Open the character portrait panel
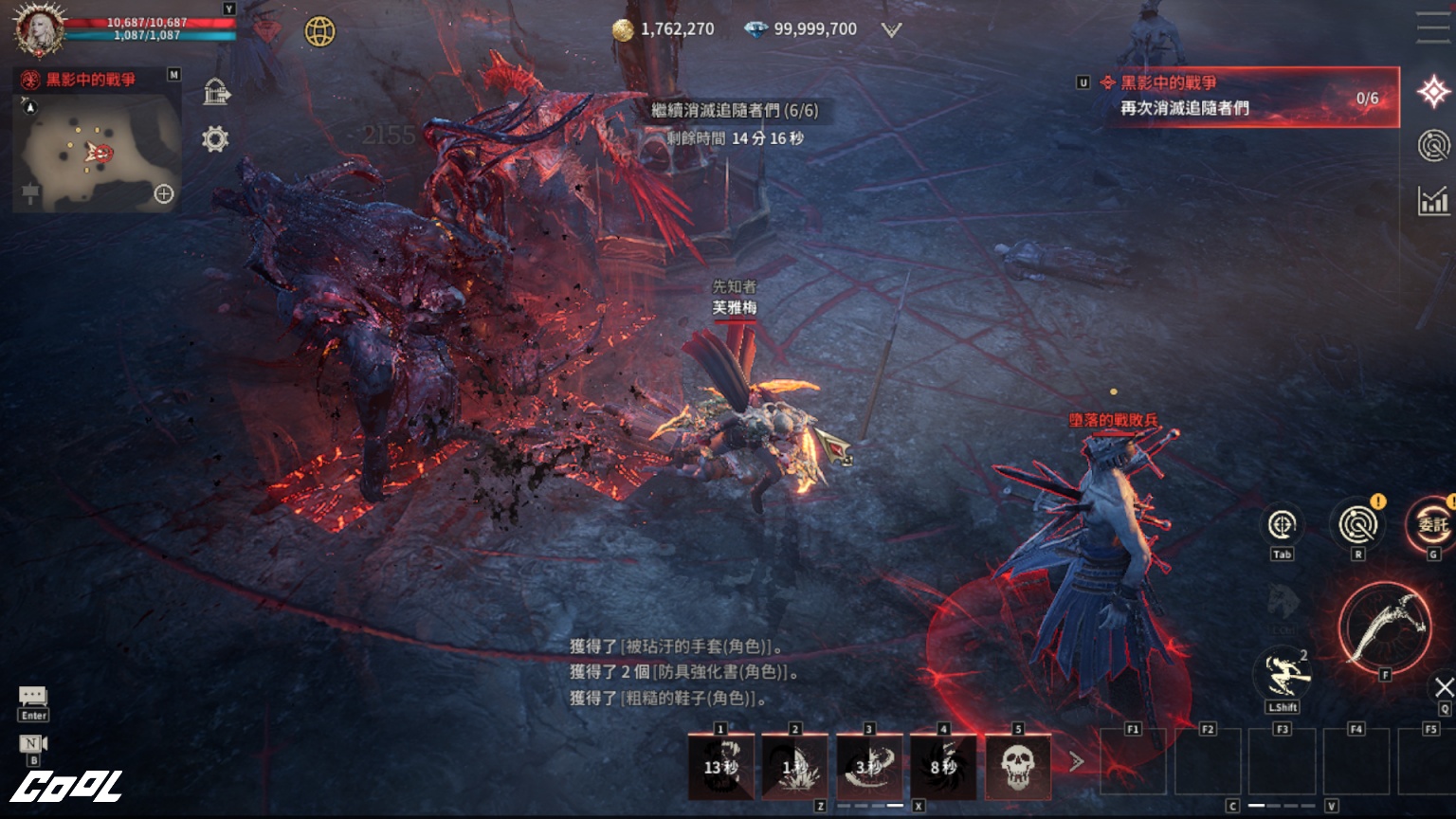This screenshot has width=1456, height=819. point(38,30)
